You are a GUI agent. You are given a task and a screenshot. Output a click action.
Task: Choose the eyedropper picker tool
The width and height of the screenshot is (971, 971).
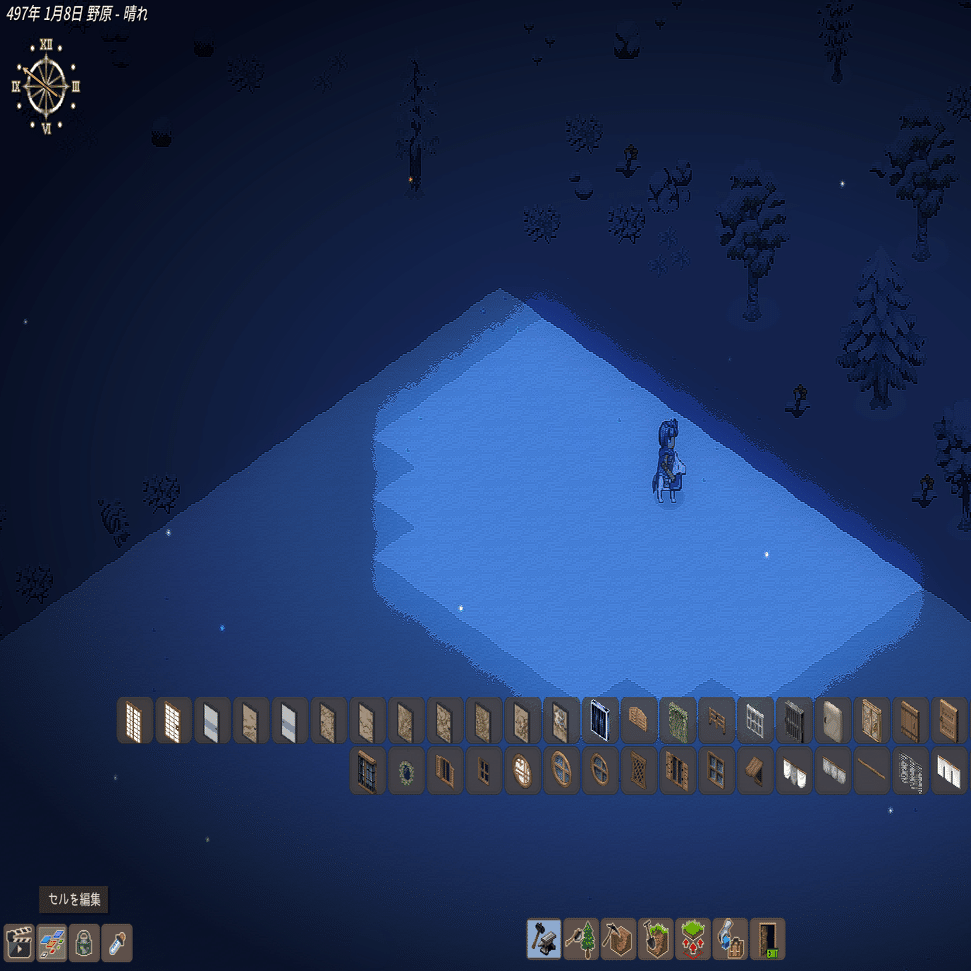point(117,943)
